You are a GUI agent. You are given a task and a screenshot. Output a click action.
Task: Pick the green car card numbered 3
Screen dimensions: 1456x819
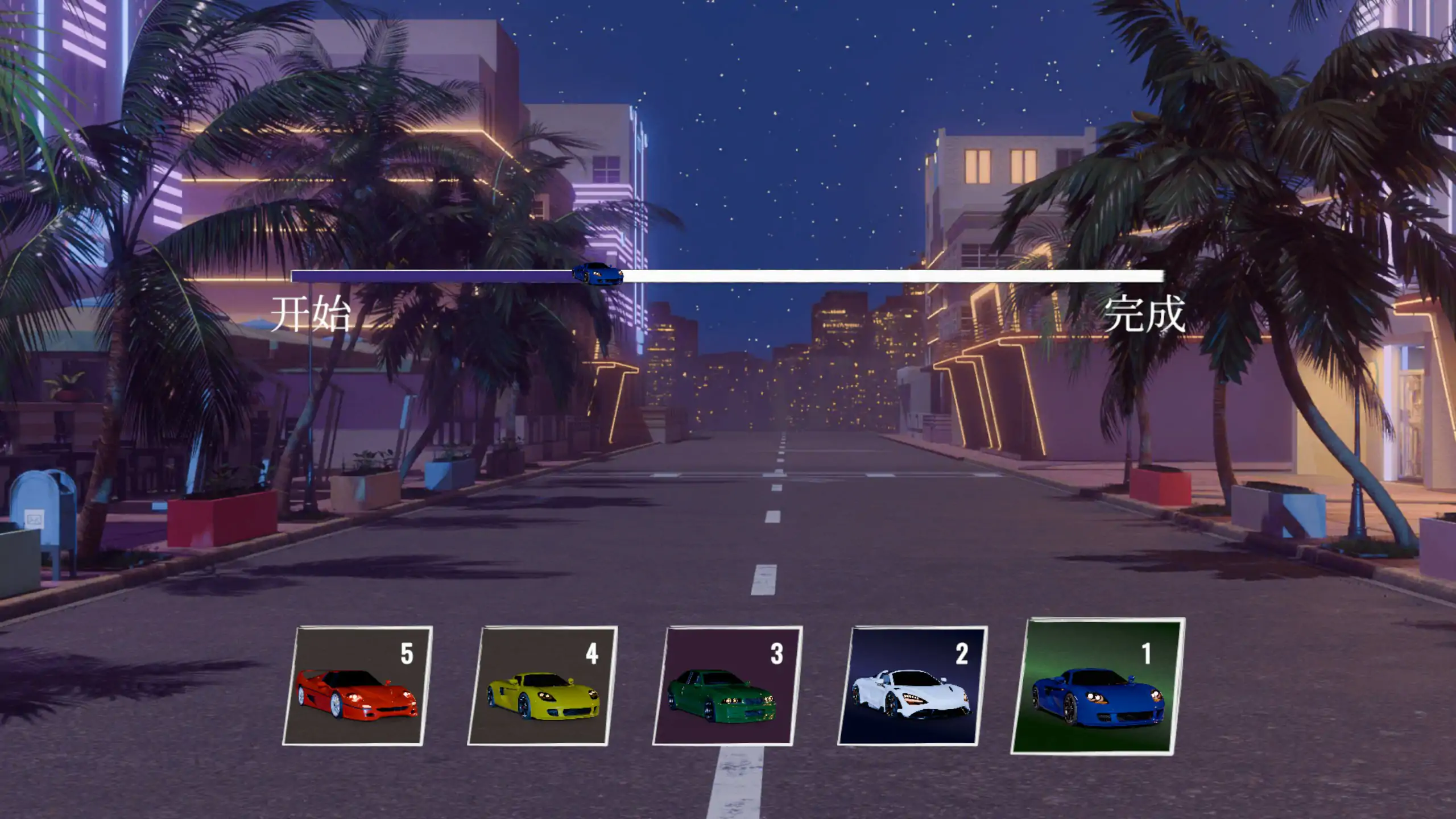coord(727,686)
